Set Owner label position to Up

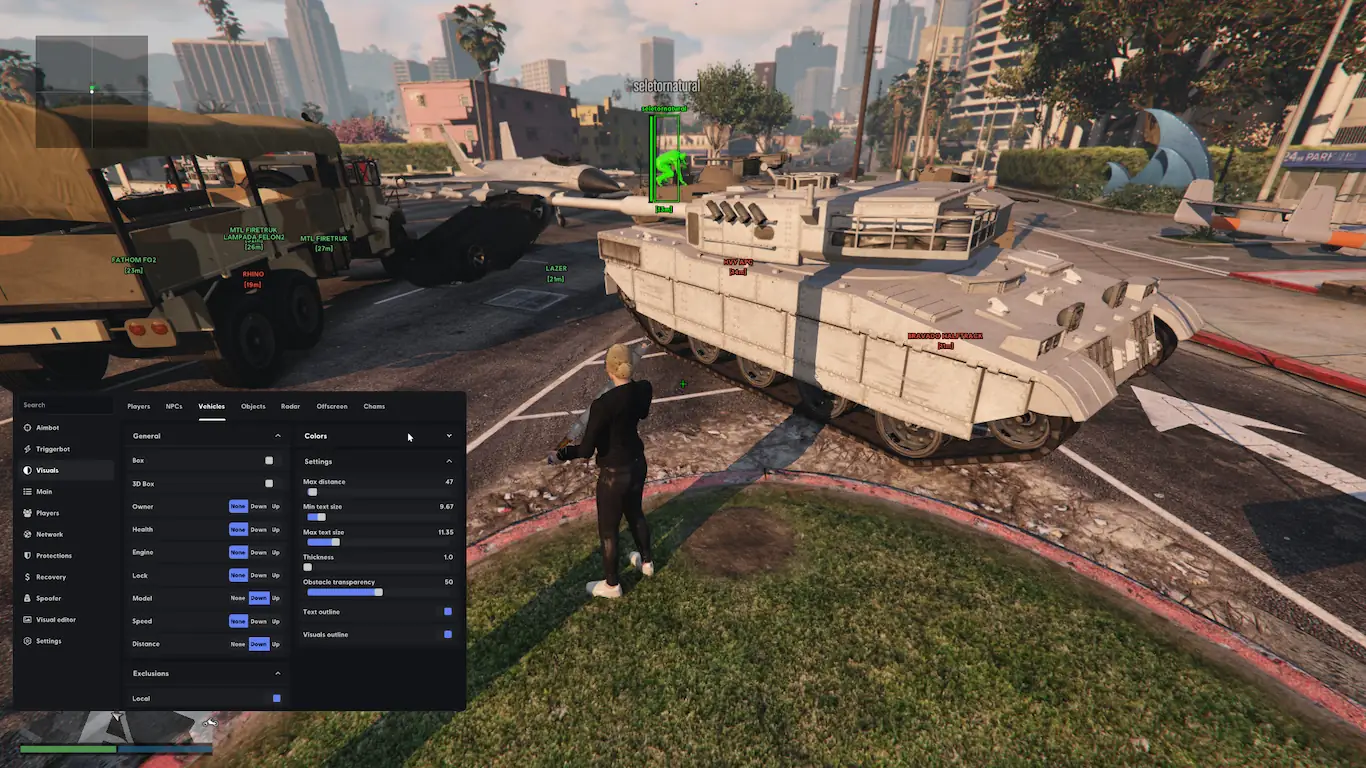pos(276,507)
